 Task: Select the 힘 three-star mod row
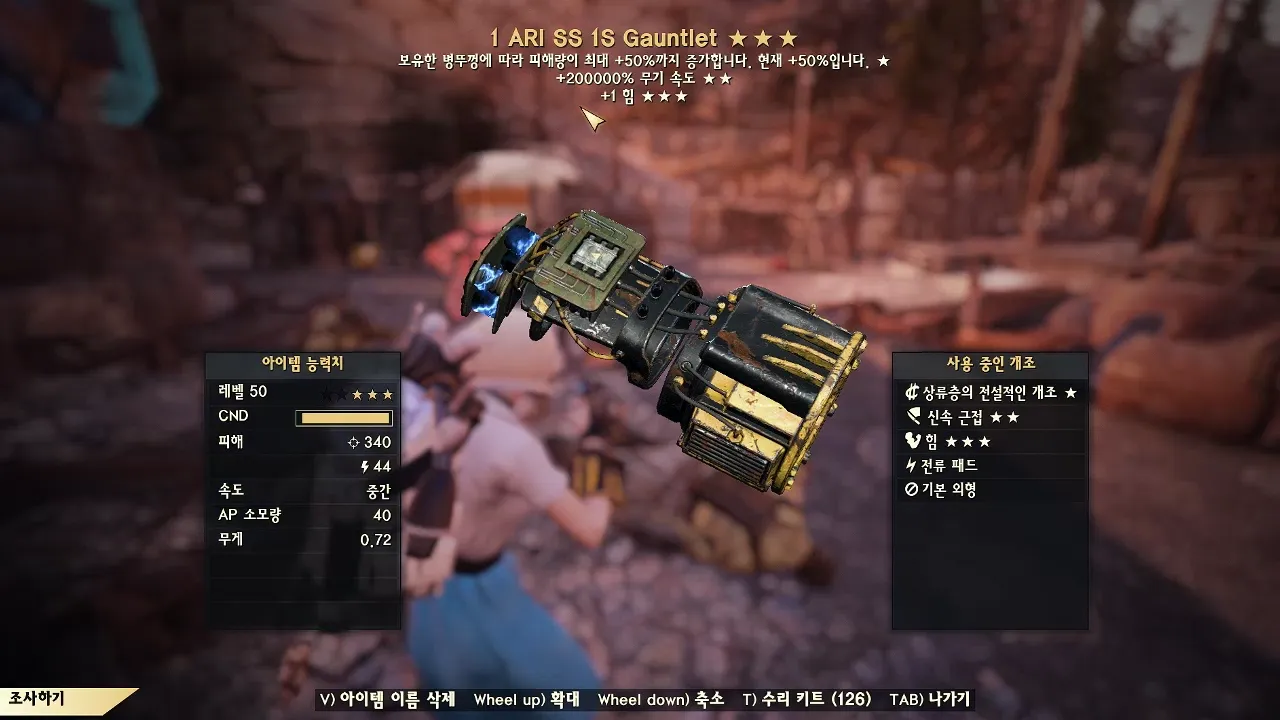coord(990,441)
